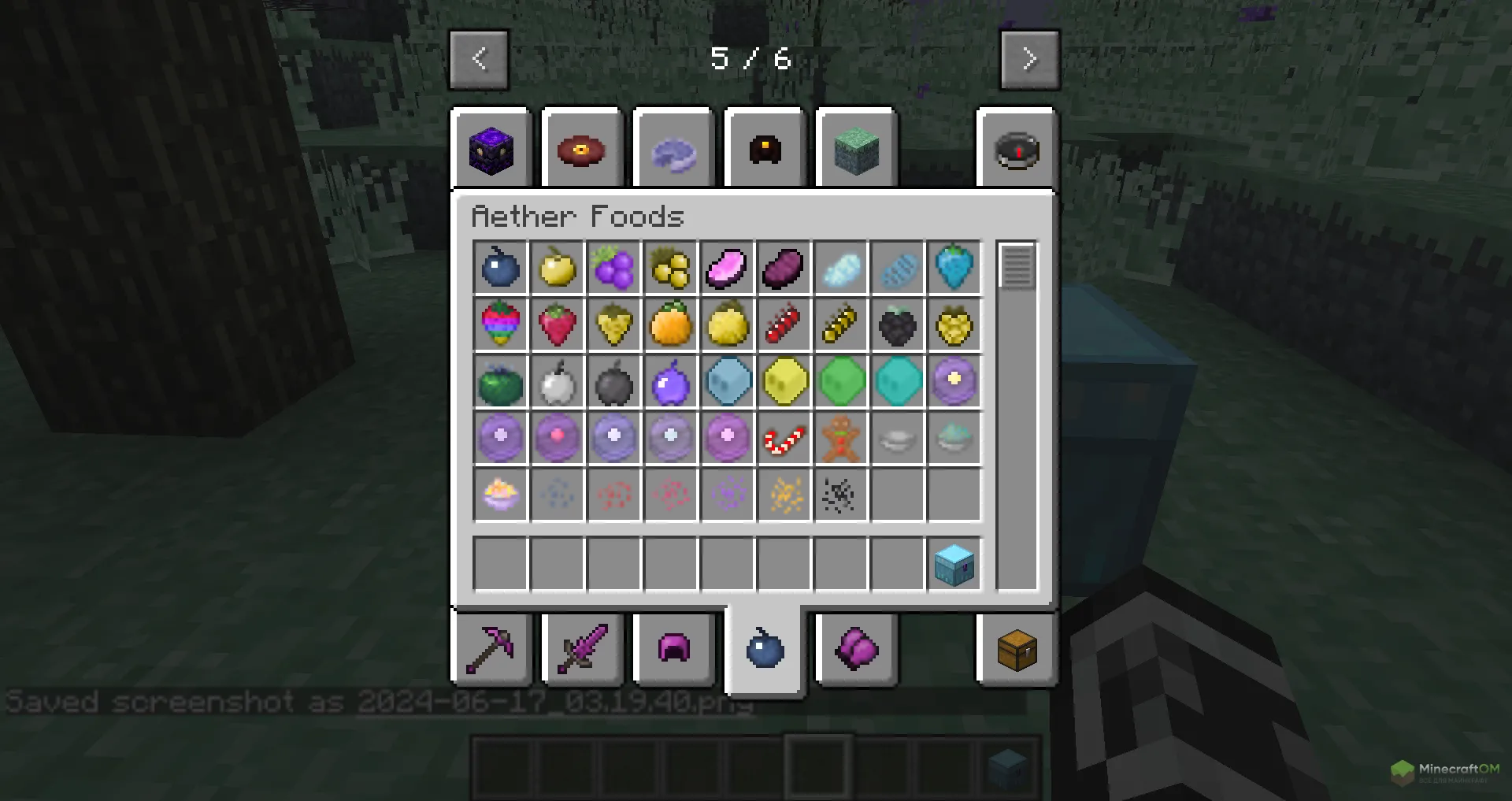Choose the blackberry item
This screenshot has width=1512, height=801.
coord(898,324)
